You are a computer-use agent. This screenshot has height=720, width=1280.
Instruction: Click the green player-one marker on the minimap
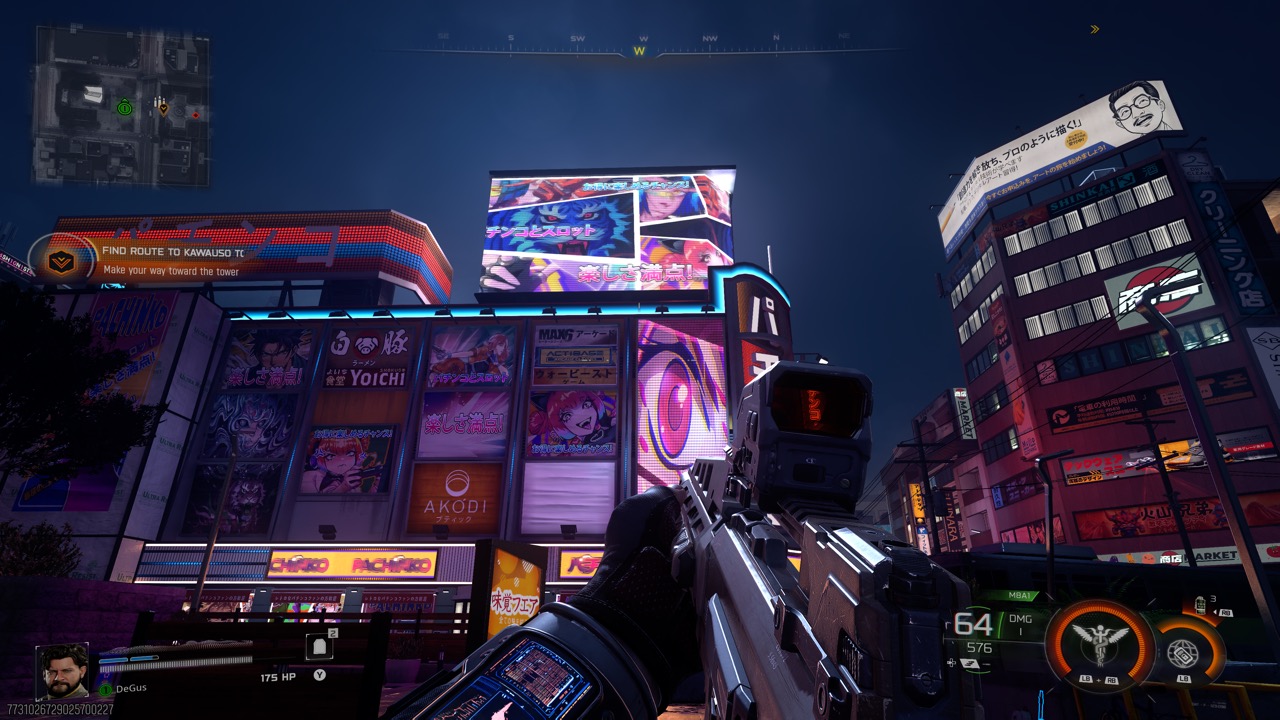pyautogui.click(x=124, y=107)
